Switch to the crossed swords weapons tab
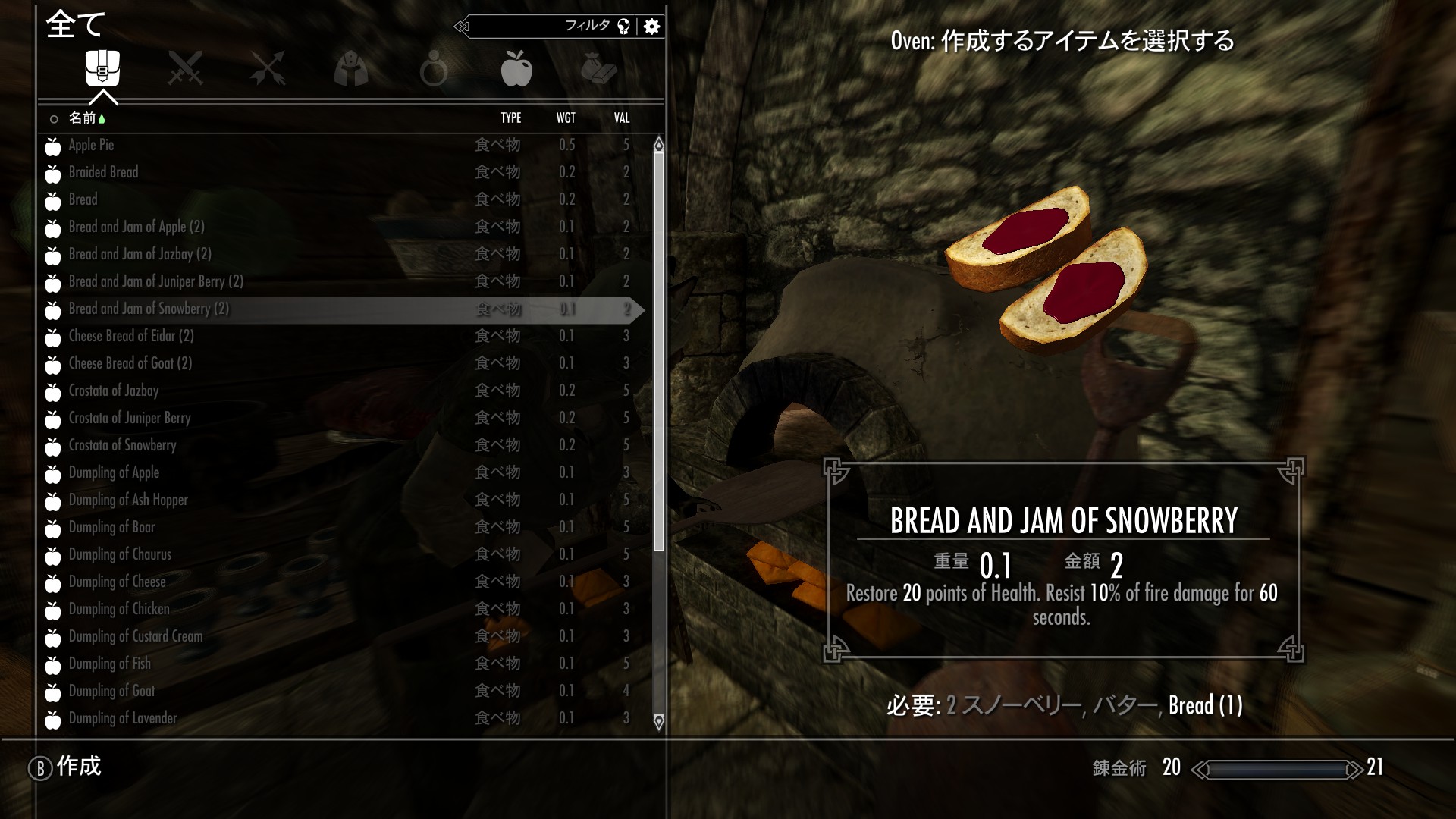This screenshot has height=819, width=1456. pos(185,68)
